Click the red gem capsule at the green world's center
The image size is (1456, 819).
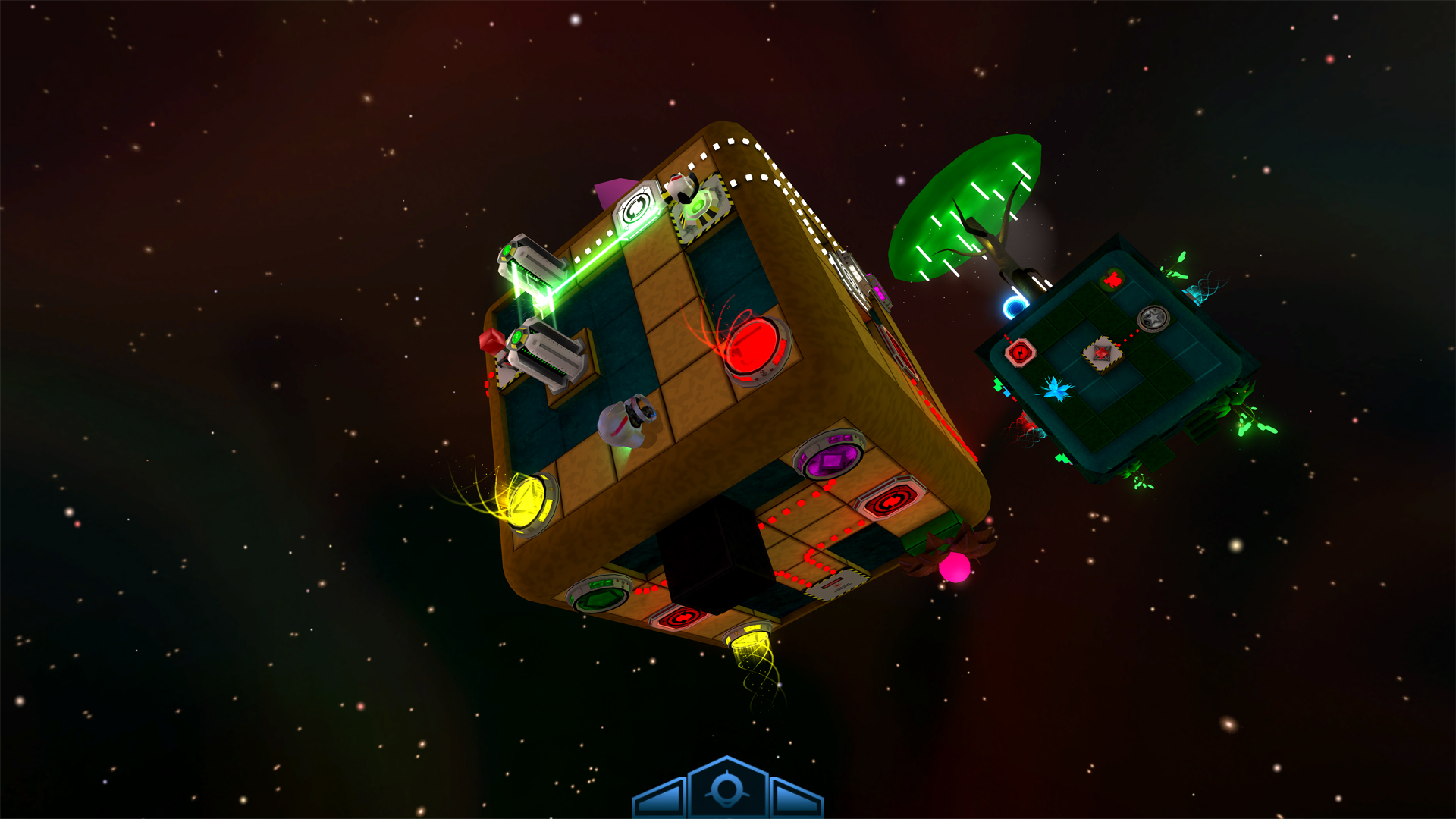[x=1102, y=353]
